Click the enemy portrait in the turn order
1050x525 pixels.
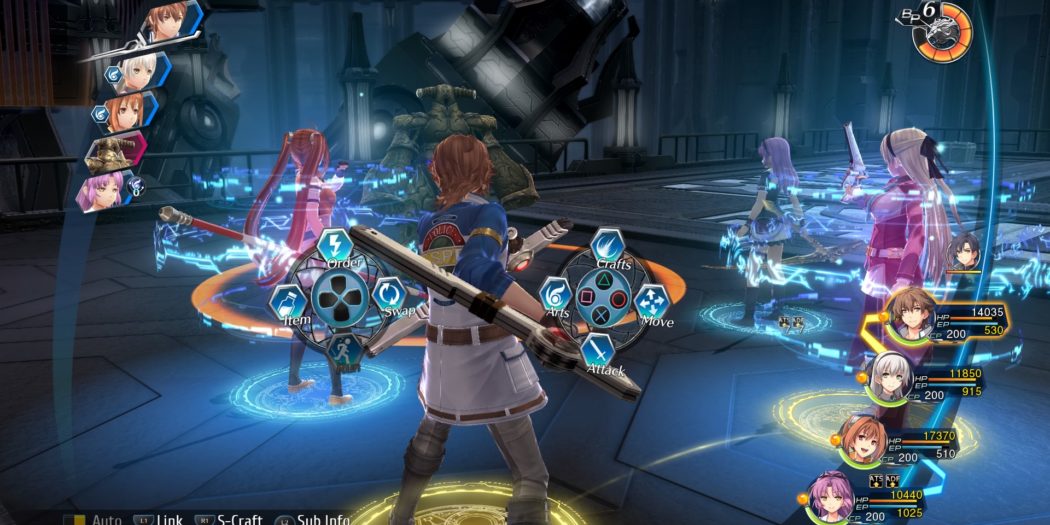(x=113, y=151)
